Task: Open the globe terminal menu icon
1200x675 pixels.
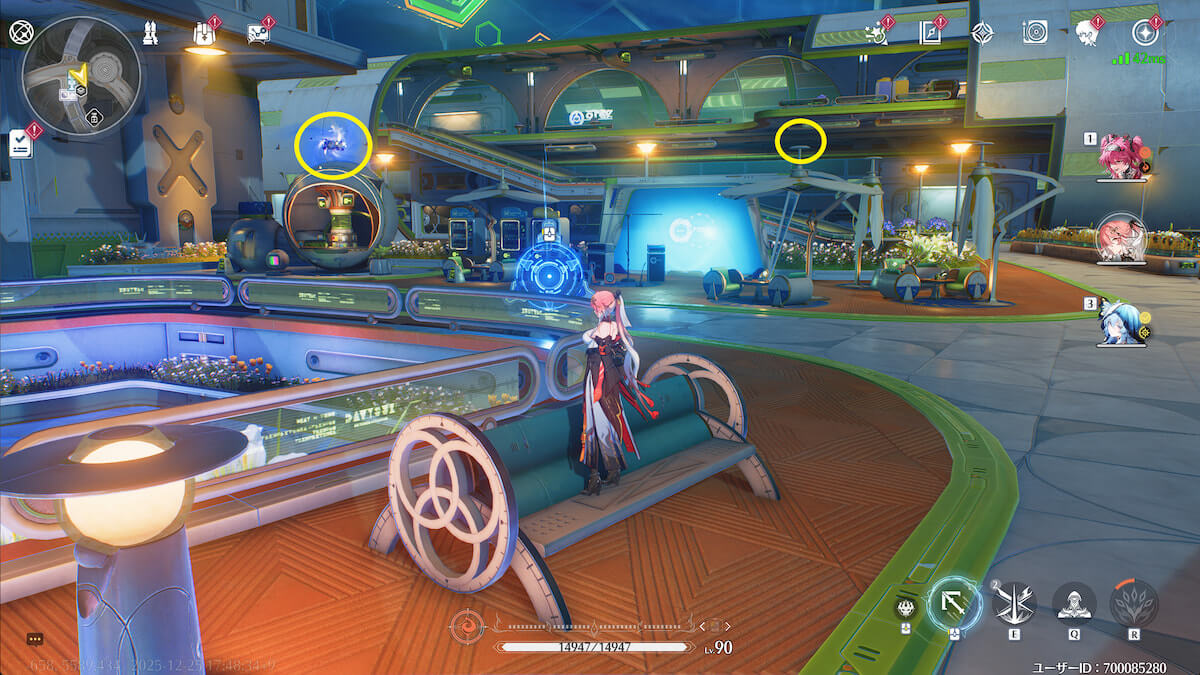Action: click(21, 32)
